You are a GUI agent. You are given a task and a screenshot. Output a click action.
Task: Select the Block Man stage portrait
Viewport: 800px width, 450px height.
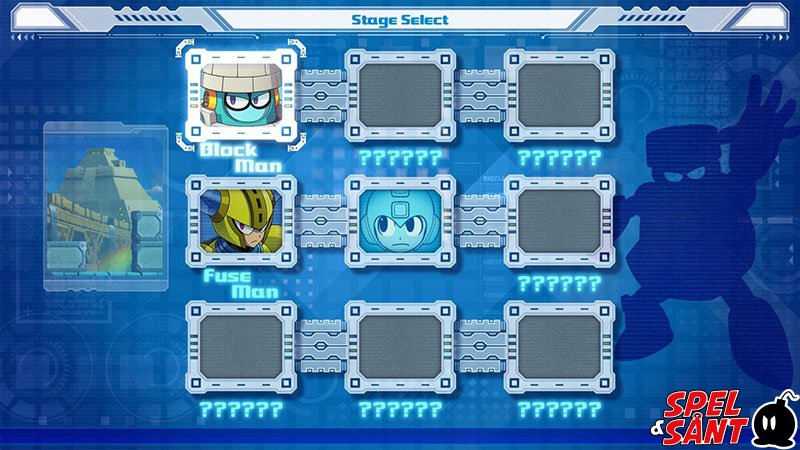(240, 93)
